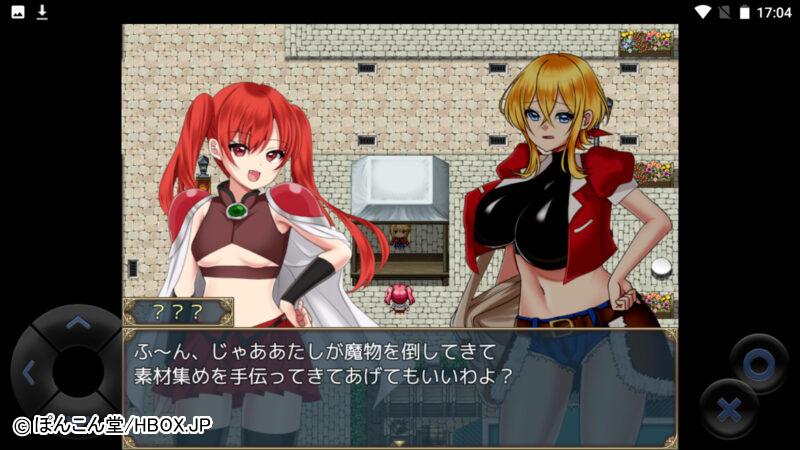Tap the X cancel touch button
The image size is (800, 450).
pos(729,409)
